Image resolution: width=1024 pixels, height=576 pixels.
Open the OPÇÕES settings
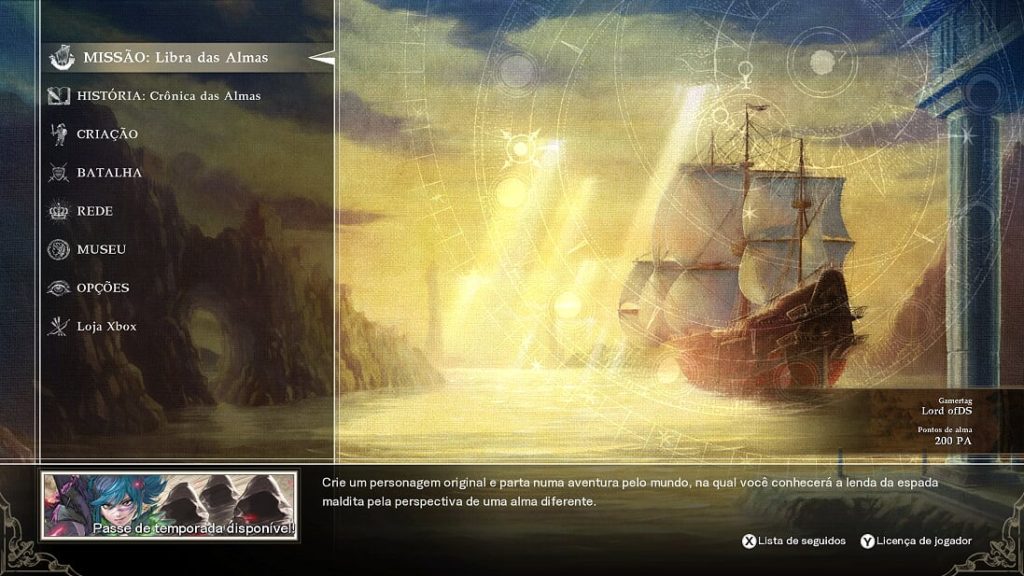[103, 288]
